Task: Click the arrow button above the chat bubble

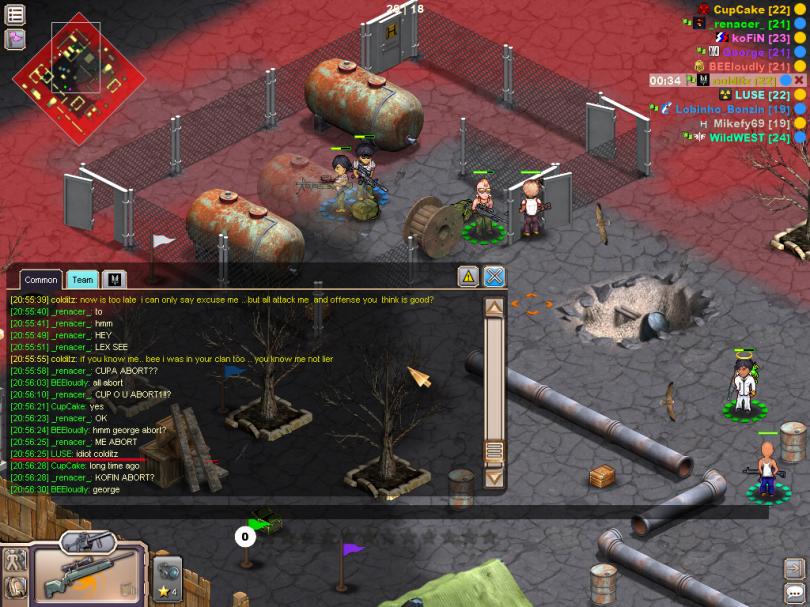Action: coord(795,568)
